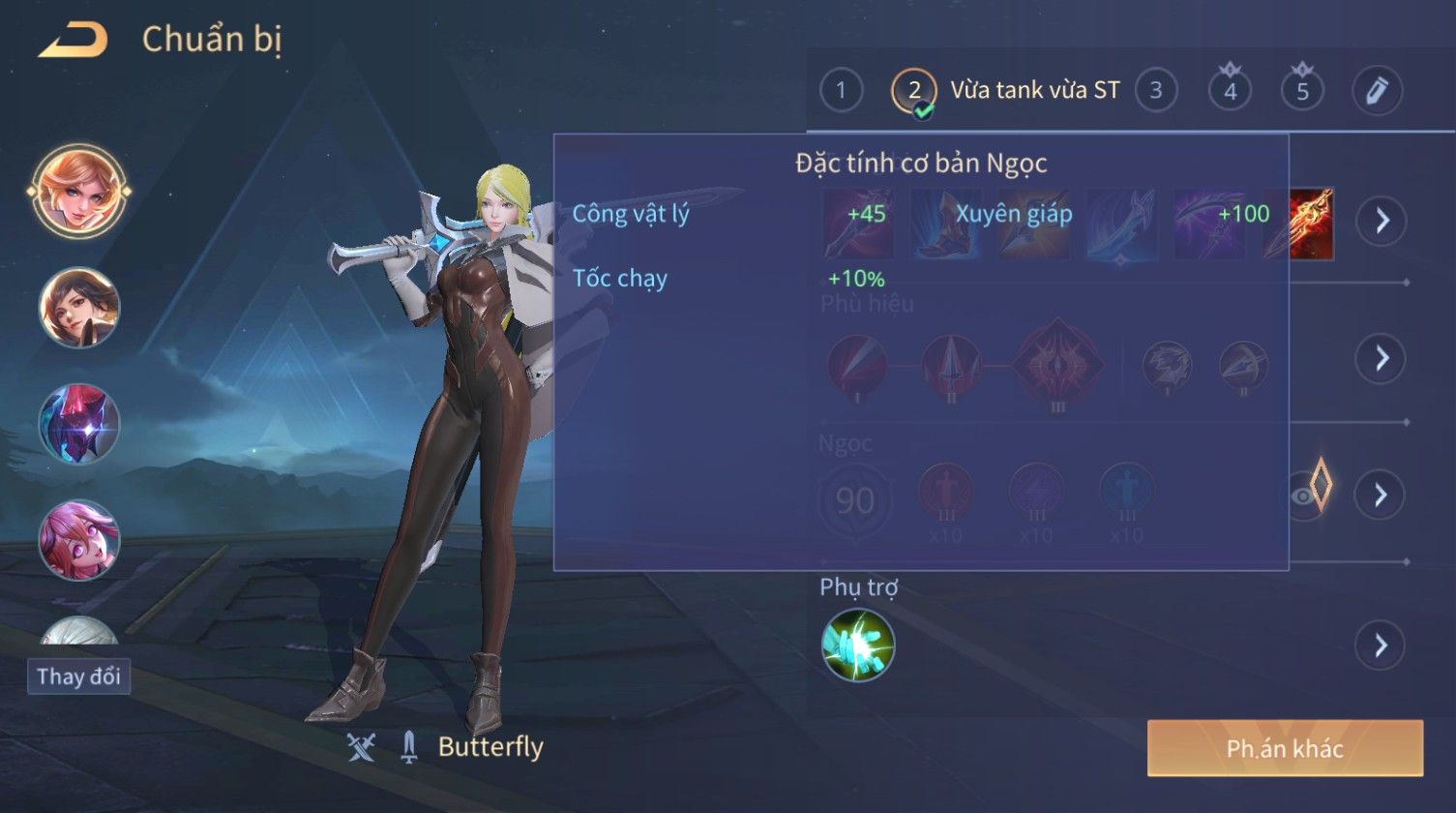Click the Ph.án khác button
Image resolution: width=1456 pixels, height=813 pixels.
pos(1285,748)
